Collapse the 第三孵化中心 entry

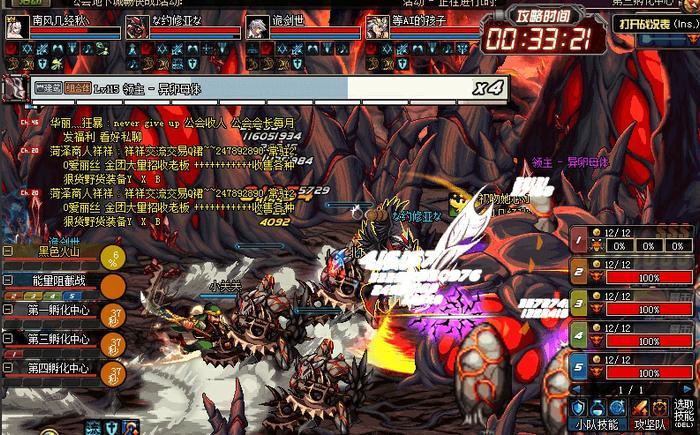(8, 339)
